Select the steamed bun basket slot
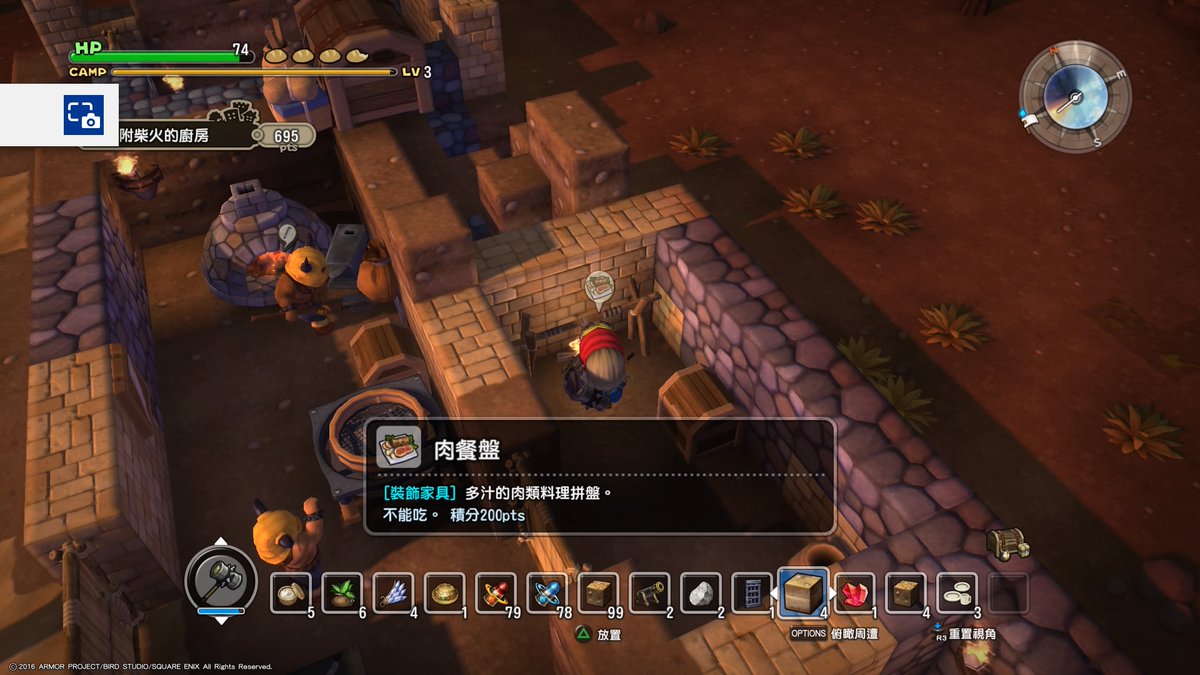 pyautogui.click(x=291, y=592)
